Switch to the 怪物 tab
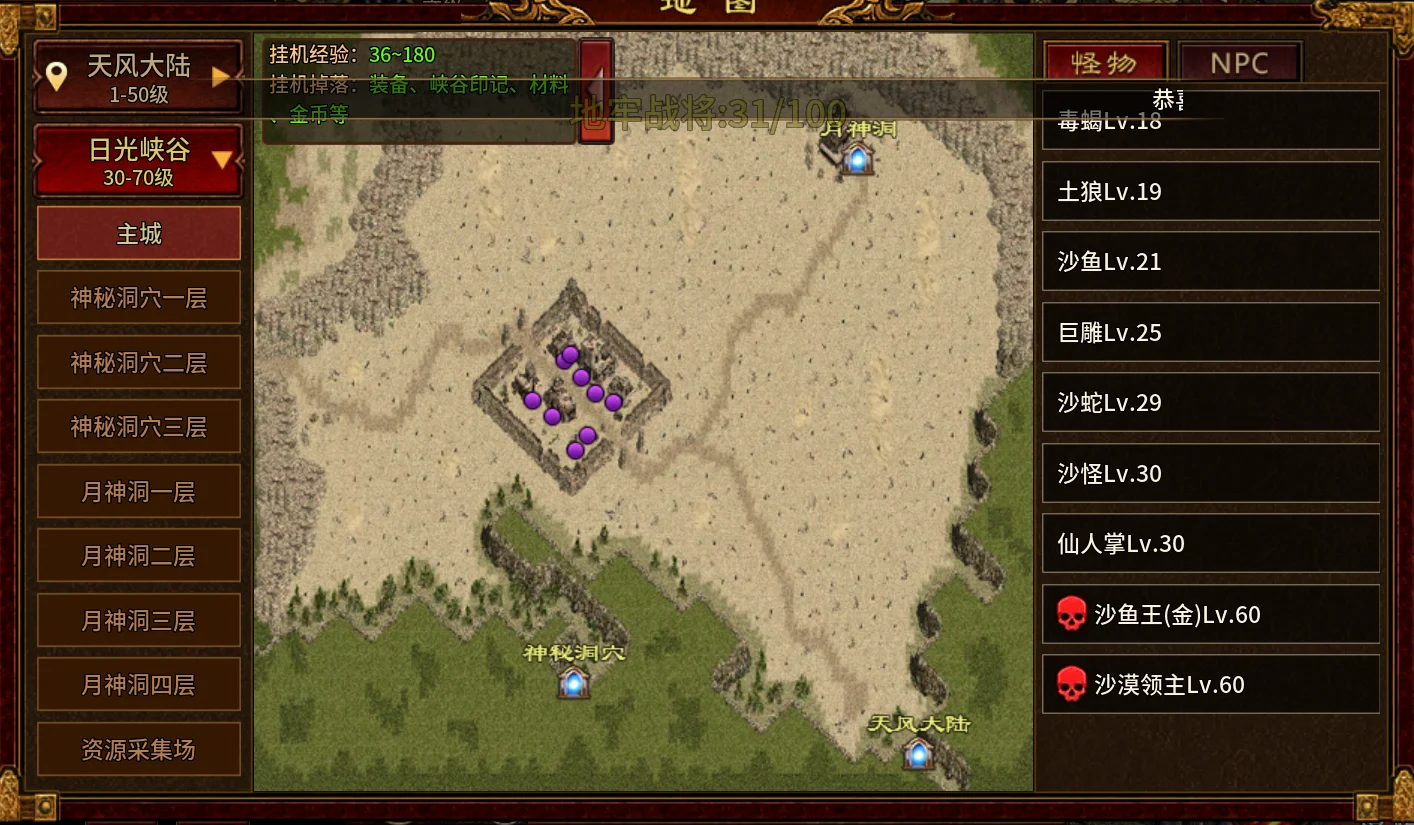Screen dimensions: 1414x825 tap(1105, 63)
